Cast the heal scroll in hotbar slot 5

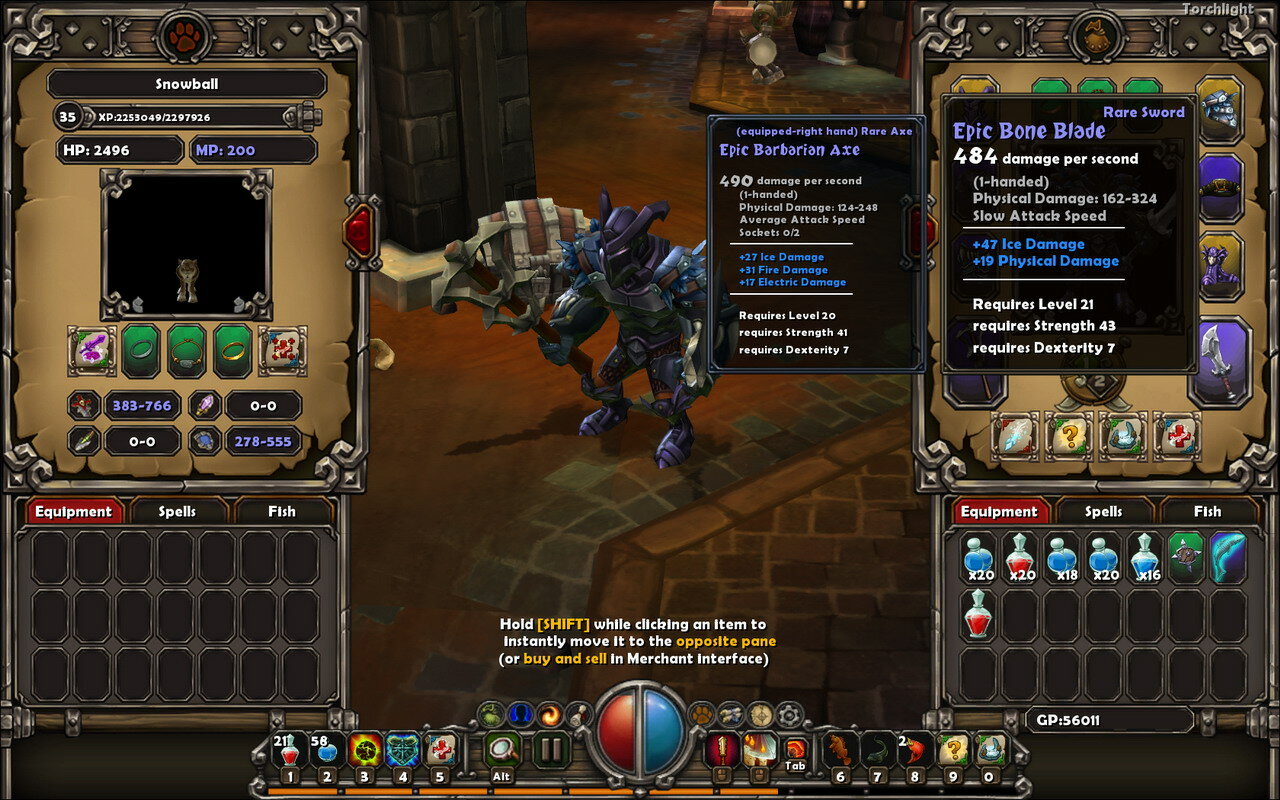pyautogui.click(x=440, y=750)
